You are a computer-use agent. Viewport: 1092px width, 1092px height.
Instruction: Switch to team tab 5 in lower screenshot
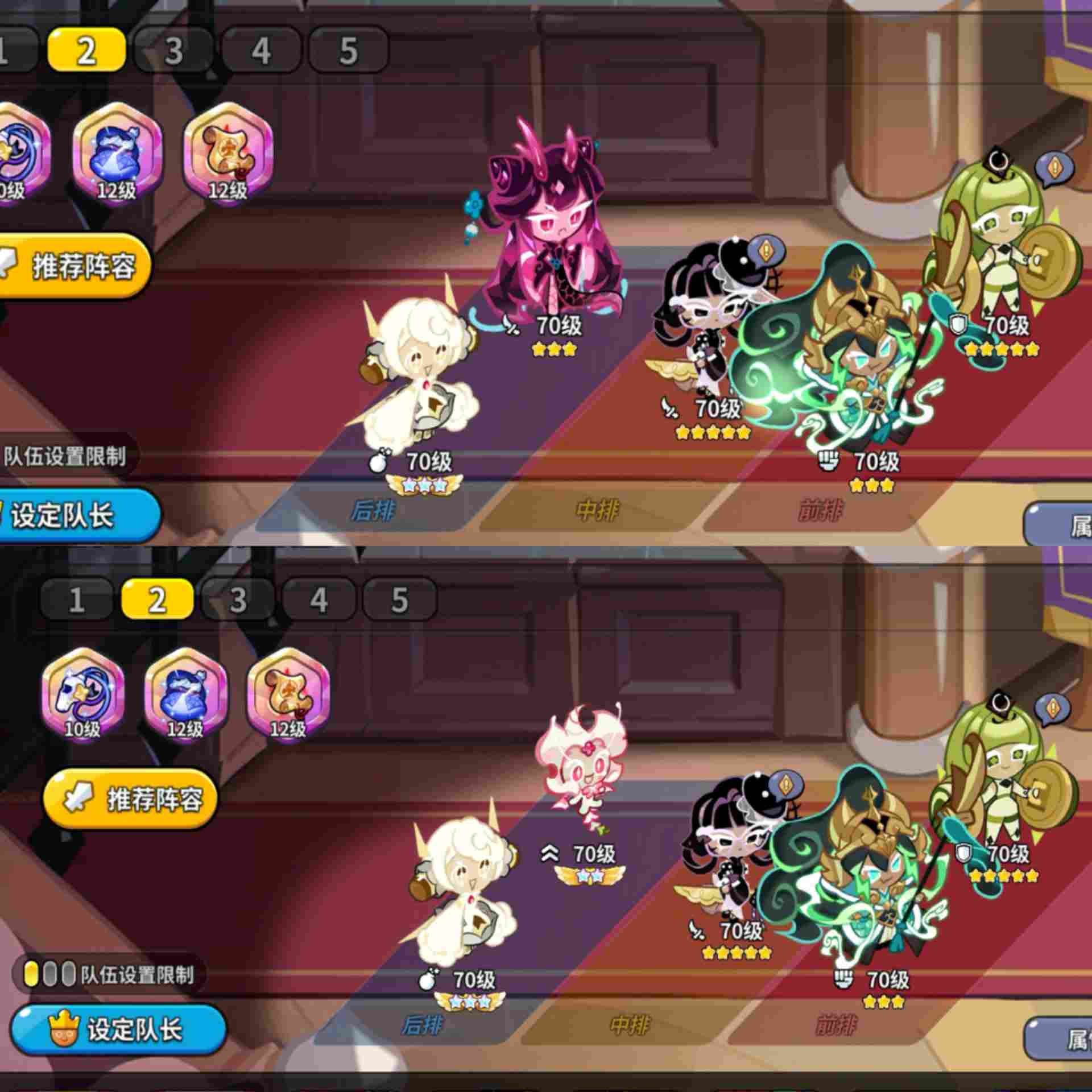click(399, 599)
